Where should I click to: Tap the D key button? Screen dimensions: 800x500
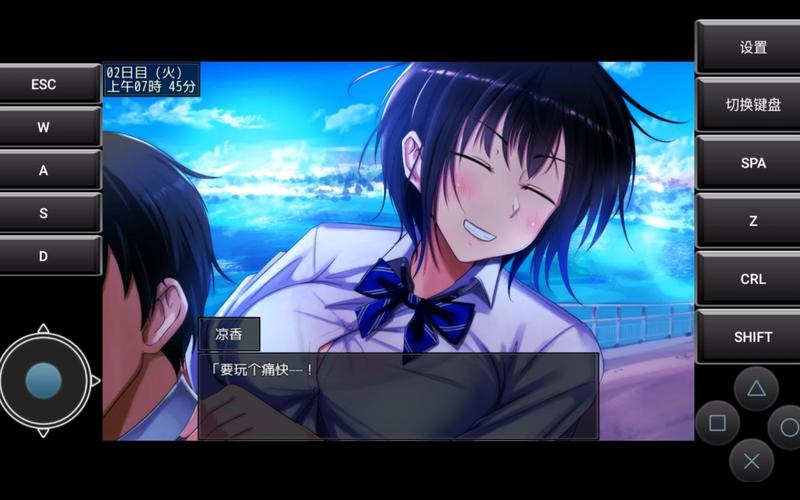click(44, 256)
